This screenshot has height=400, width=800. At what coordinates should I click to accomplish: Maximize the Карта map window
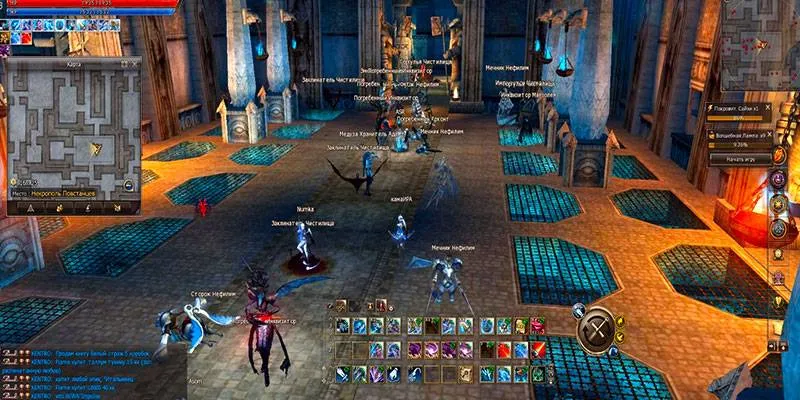coord(124,62)
